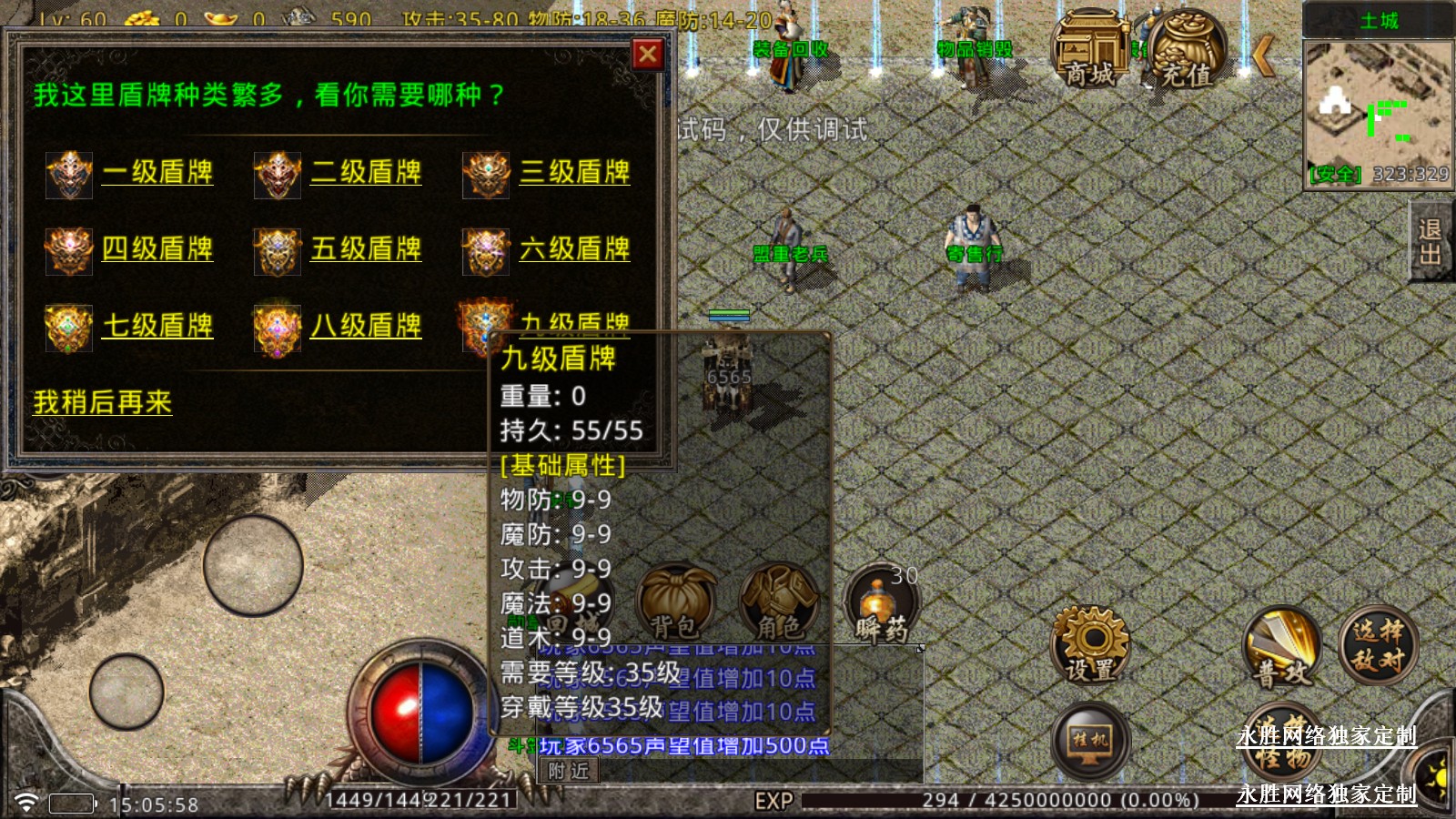Viewport: 1456px width, 819px height.
Task: Select 三级盾牌 shield option
Action: pyautogui.click(x=574, y=172)
